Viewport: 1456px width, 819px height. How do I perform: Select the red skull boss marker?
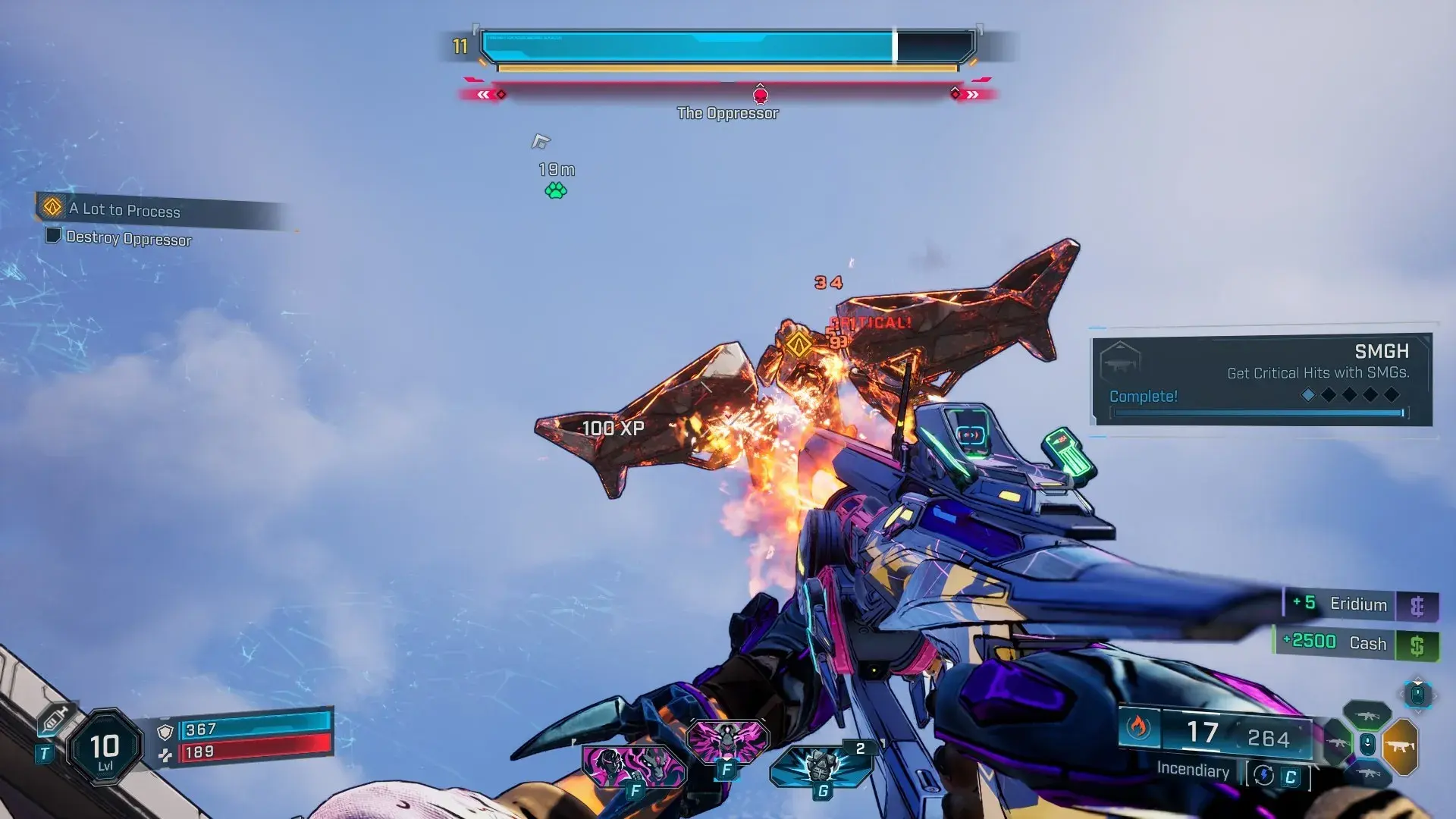coord(760,96)
